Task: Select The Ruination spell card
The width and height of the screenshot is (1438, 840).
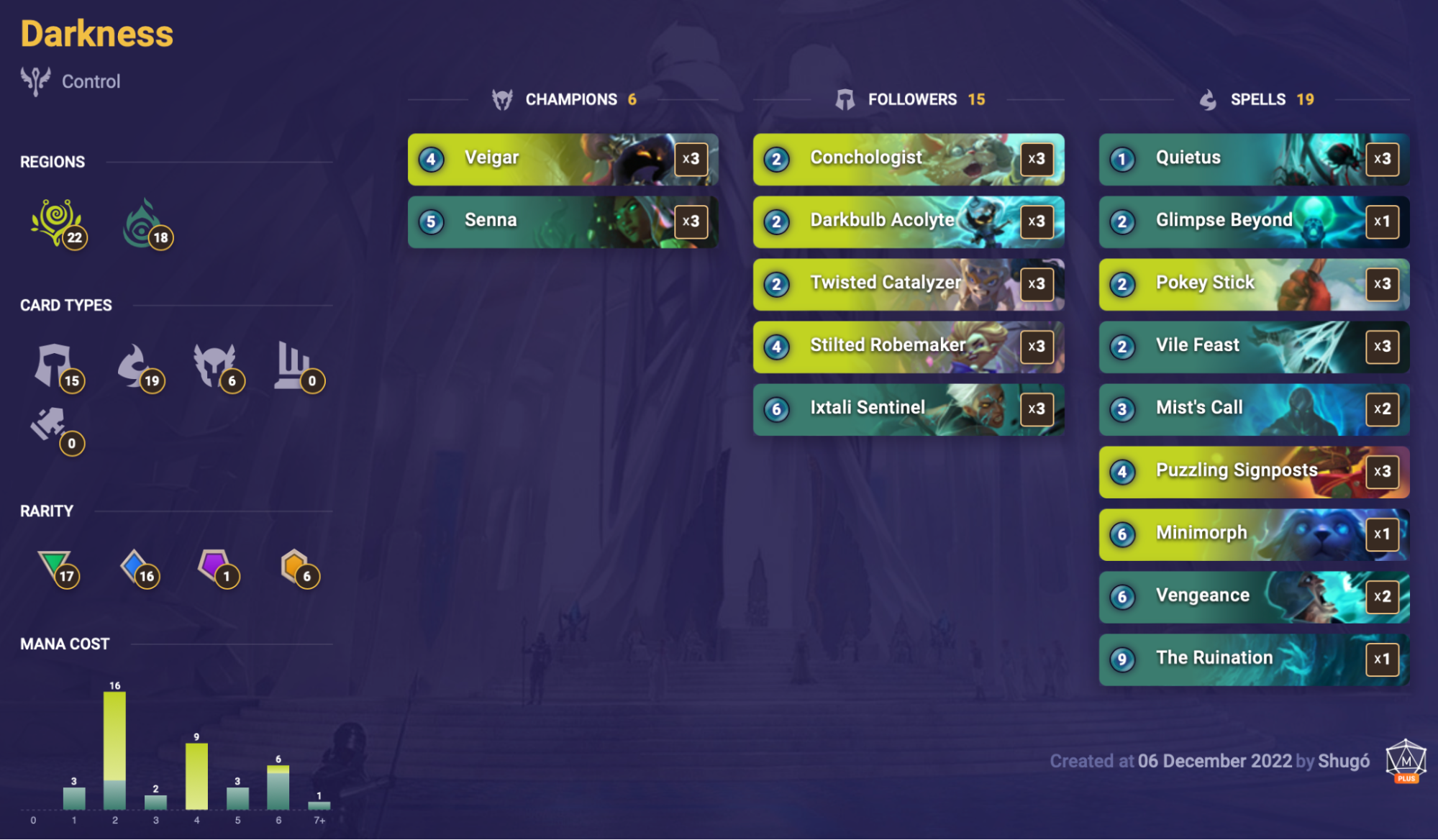Action: point(1253,659)
